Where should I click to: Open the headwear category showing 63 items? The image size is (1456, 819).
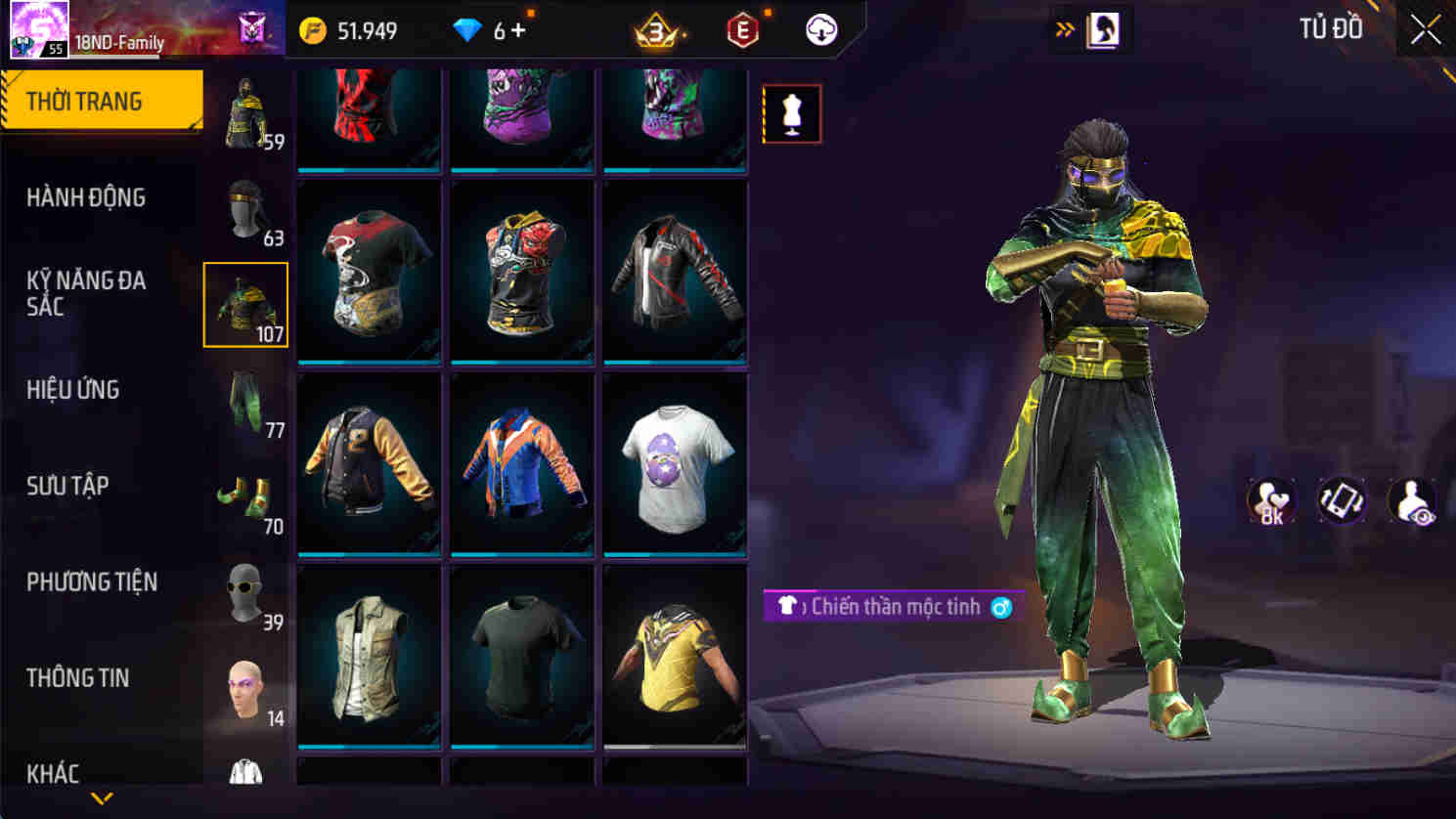243,210
